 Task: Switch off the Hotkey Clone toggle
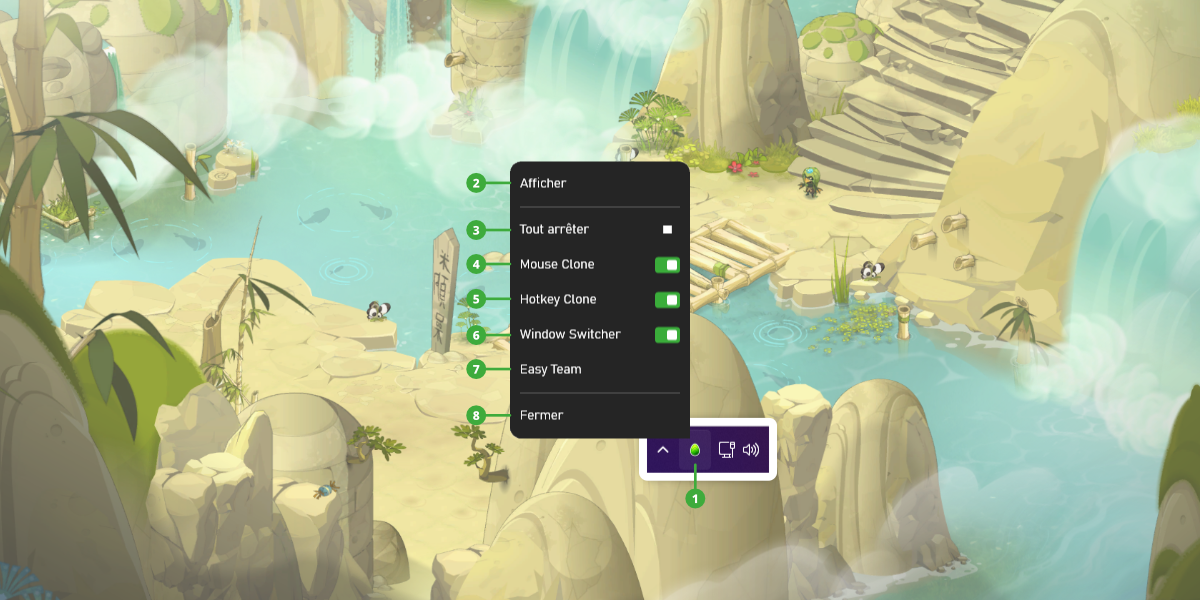667,300
